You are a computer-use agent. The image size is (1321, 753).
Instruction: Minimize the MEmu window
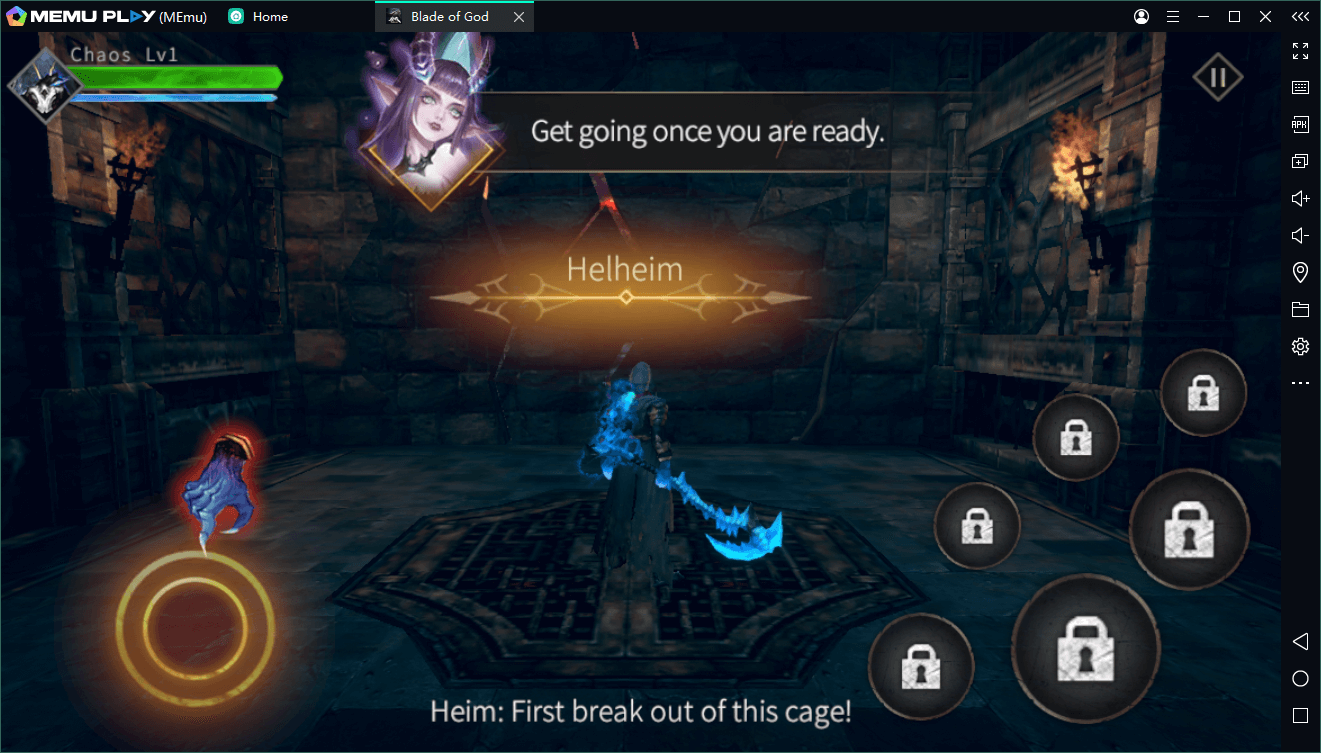tap(1204, 17)
